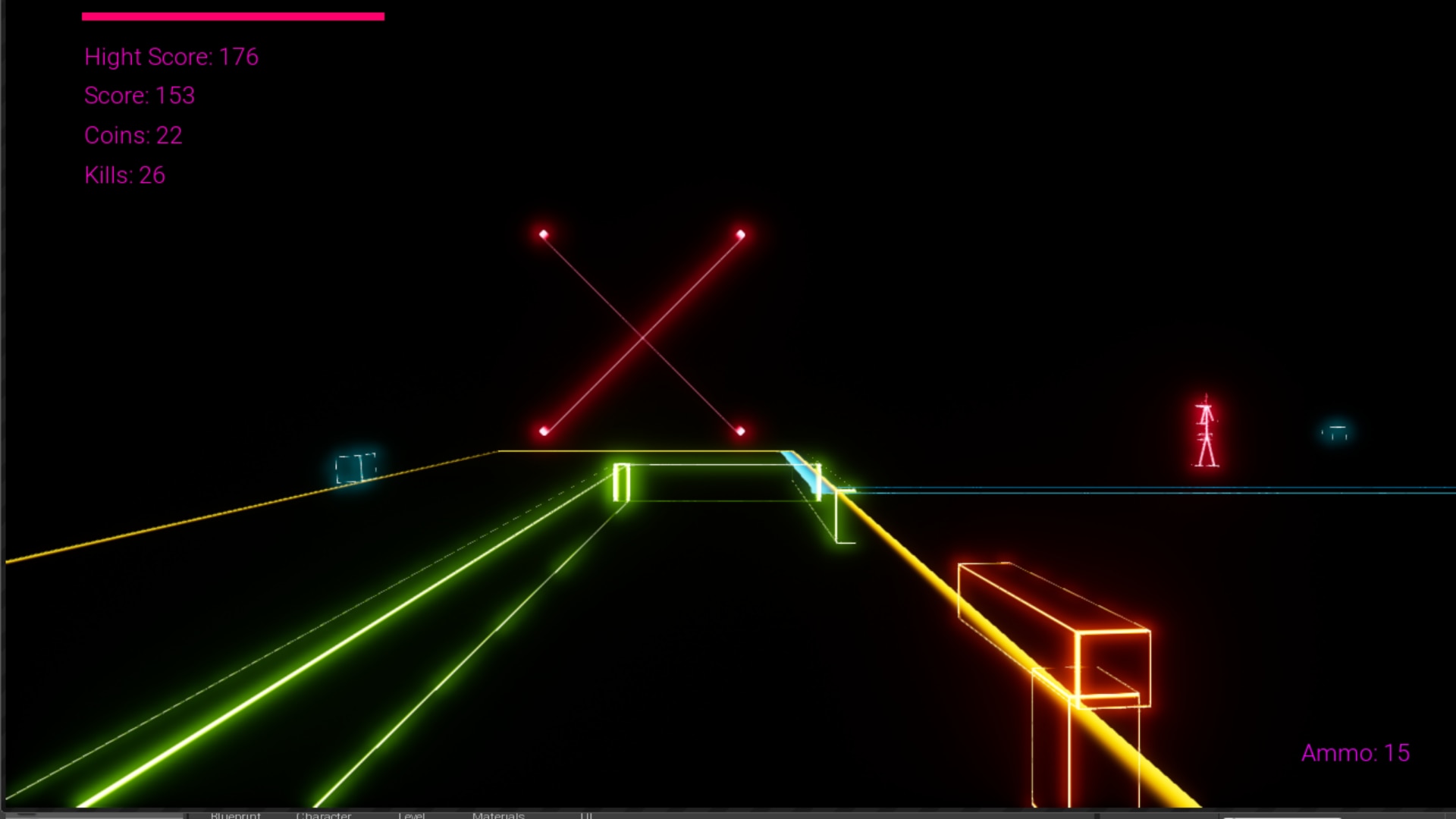Click the lower-right glowing red orb

741,430
